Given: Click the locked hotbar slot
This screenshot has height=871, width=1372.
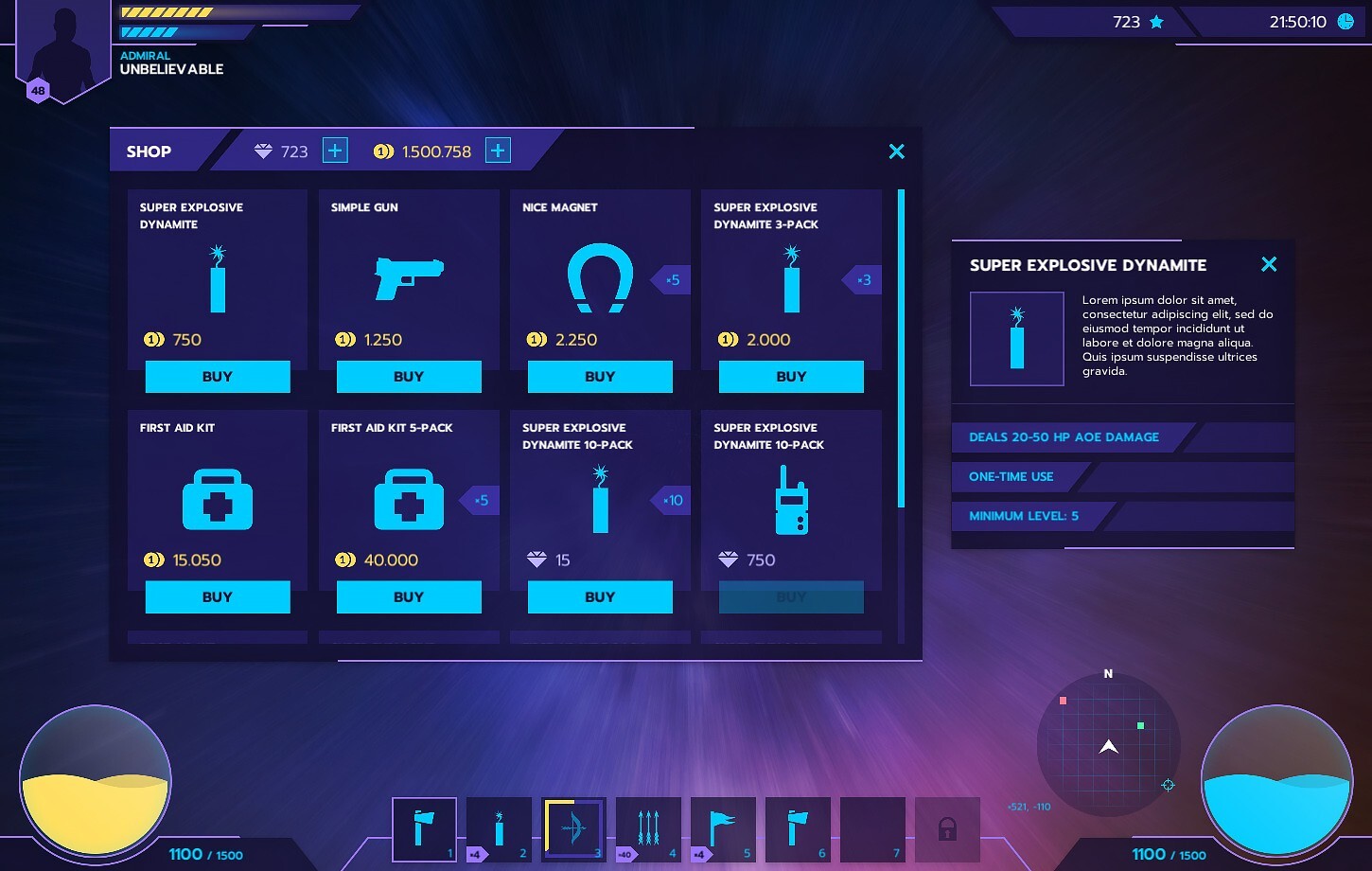Looking at the screenshot, I should click(x=947, y=828).
